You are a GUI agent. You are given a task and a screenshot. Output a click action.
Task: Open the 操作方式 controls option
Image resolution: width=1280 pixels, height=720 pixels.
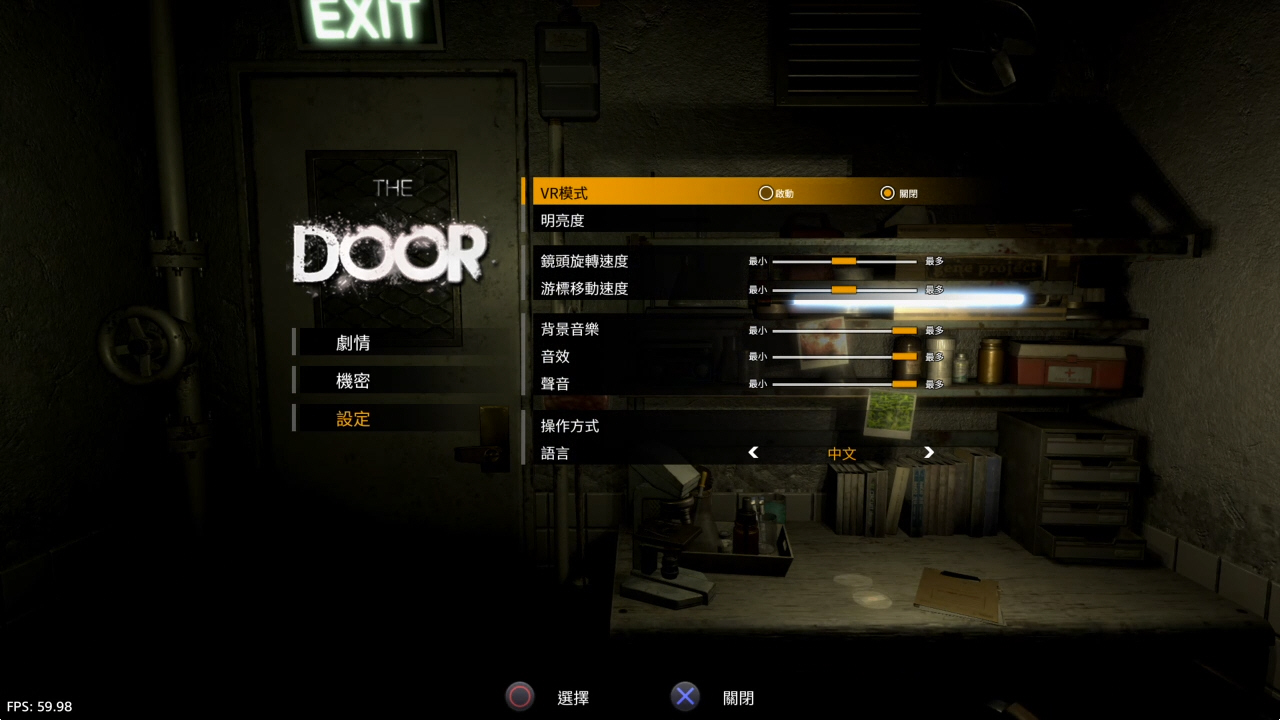pyautogui.click(x=570, y=426)
